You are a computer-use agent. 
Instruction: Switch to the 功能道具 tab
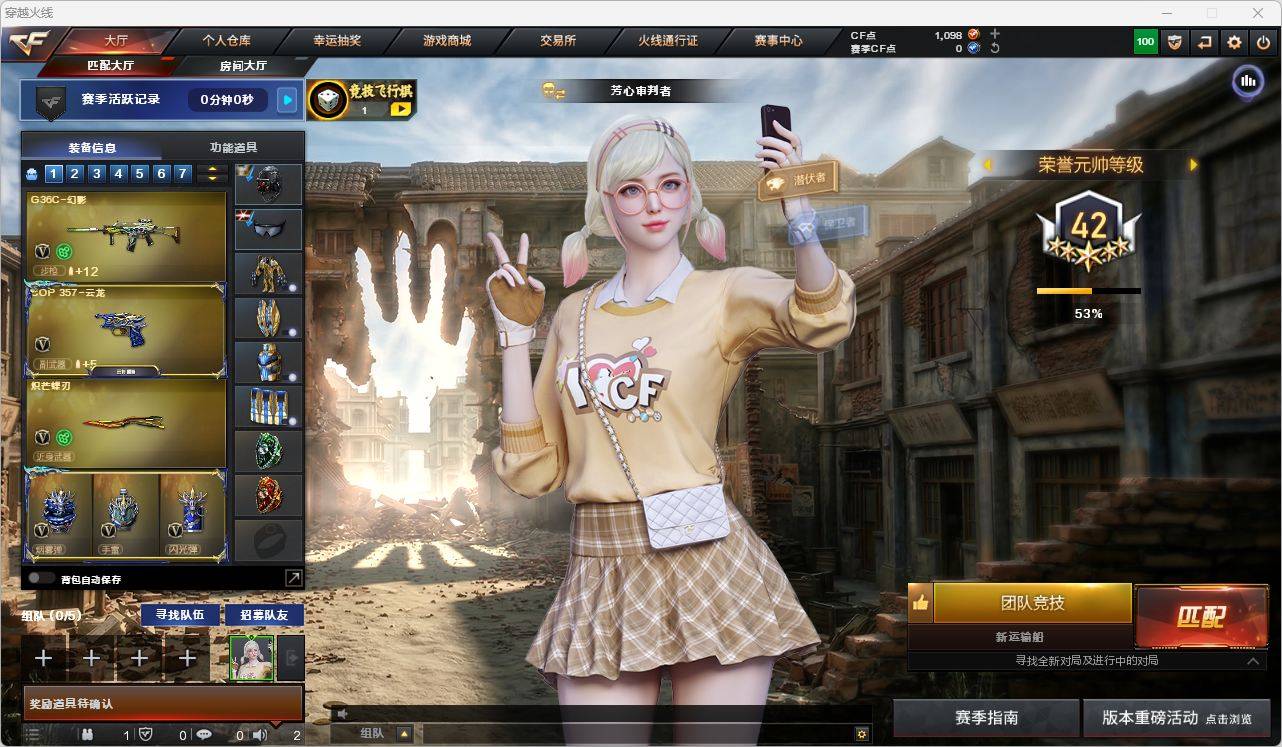click(x=234, y=146)
